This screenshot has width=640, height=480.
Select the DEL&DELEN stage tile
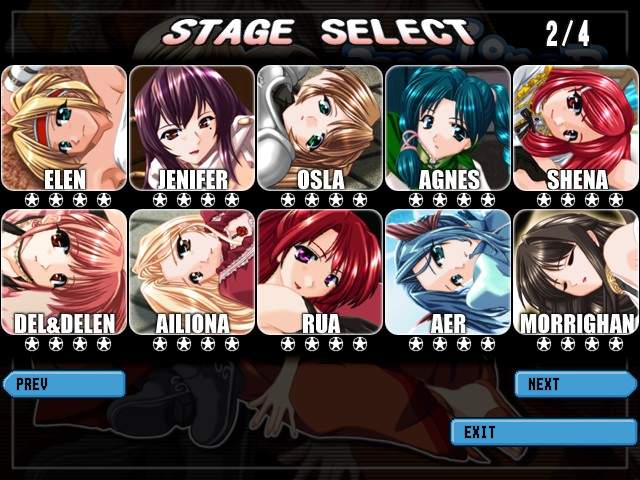(64, 271)
